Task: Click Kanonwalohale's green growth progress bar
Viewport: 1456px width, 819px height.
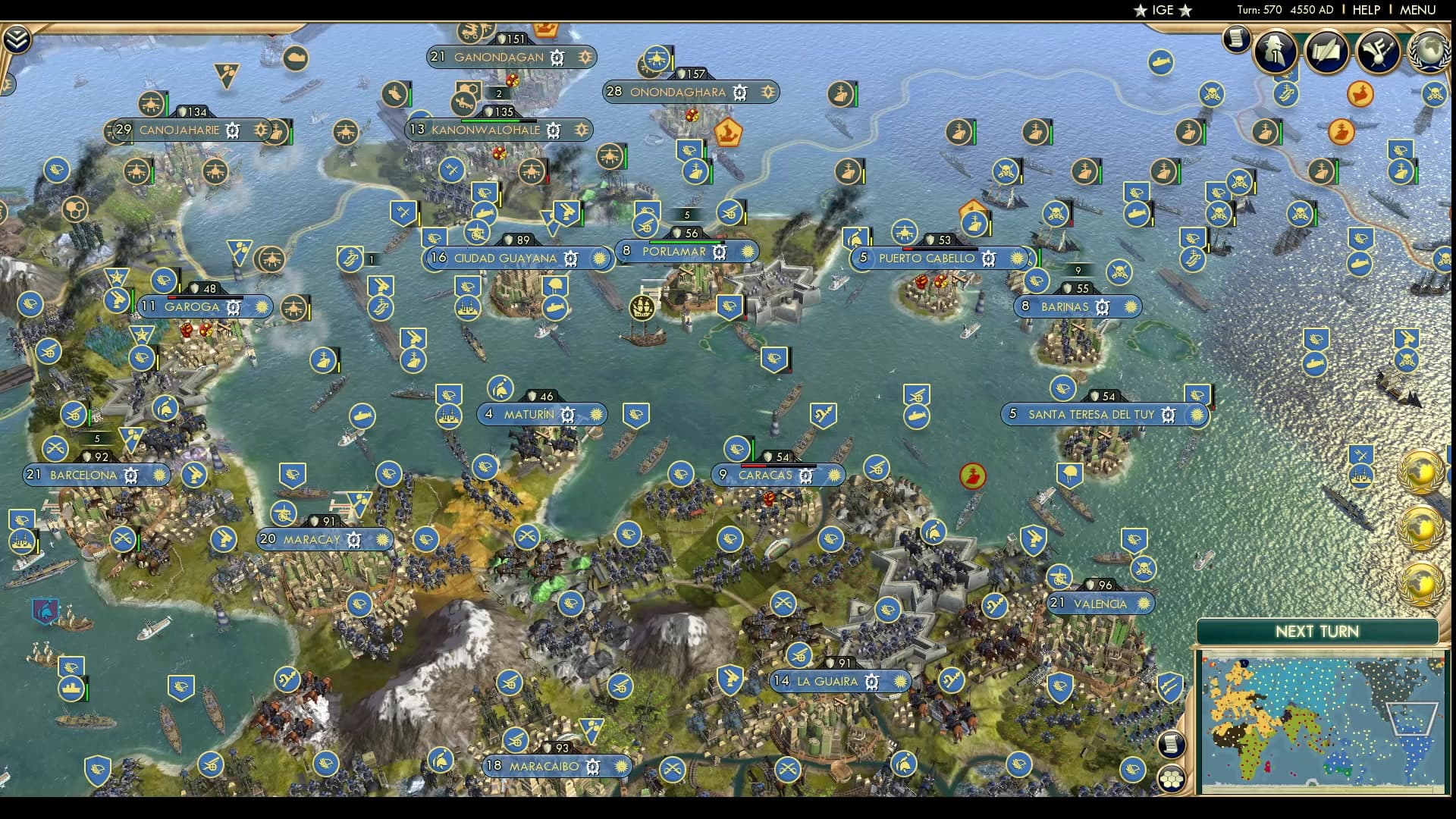Action: 490,121
